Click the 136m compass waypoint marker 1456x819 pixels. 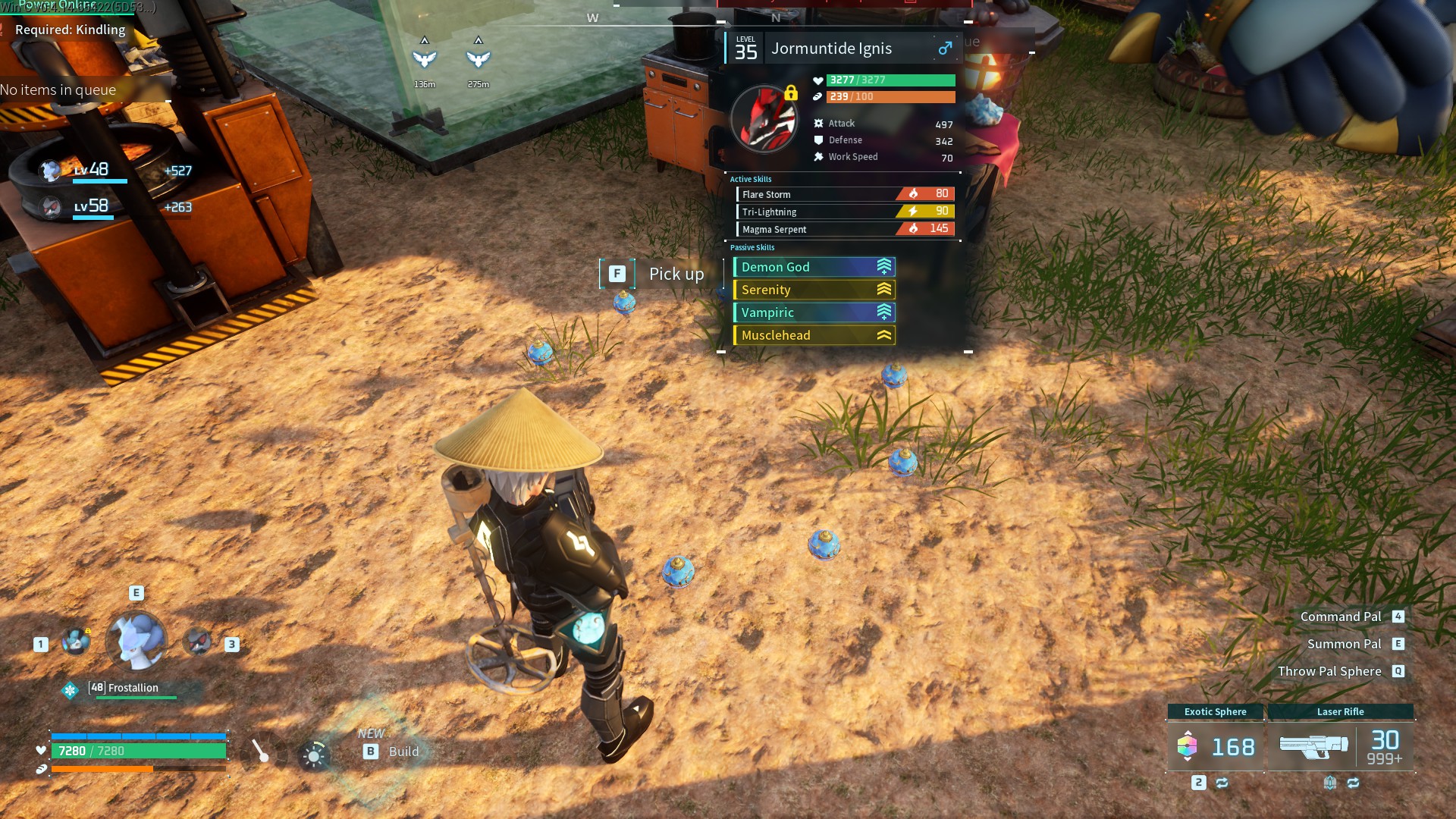point(425,59)
